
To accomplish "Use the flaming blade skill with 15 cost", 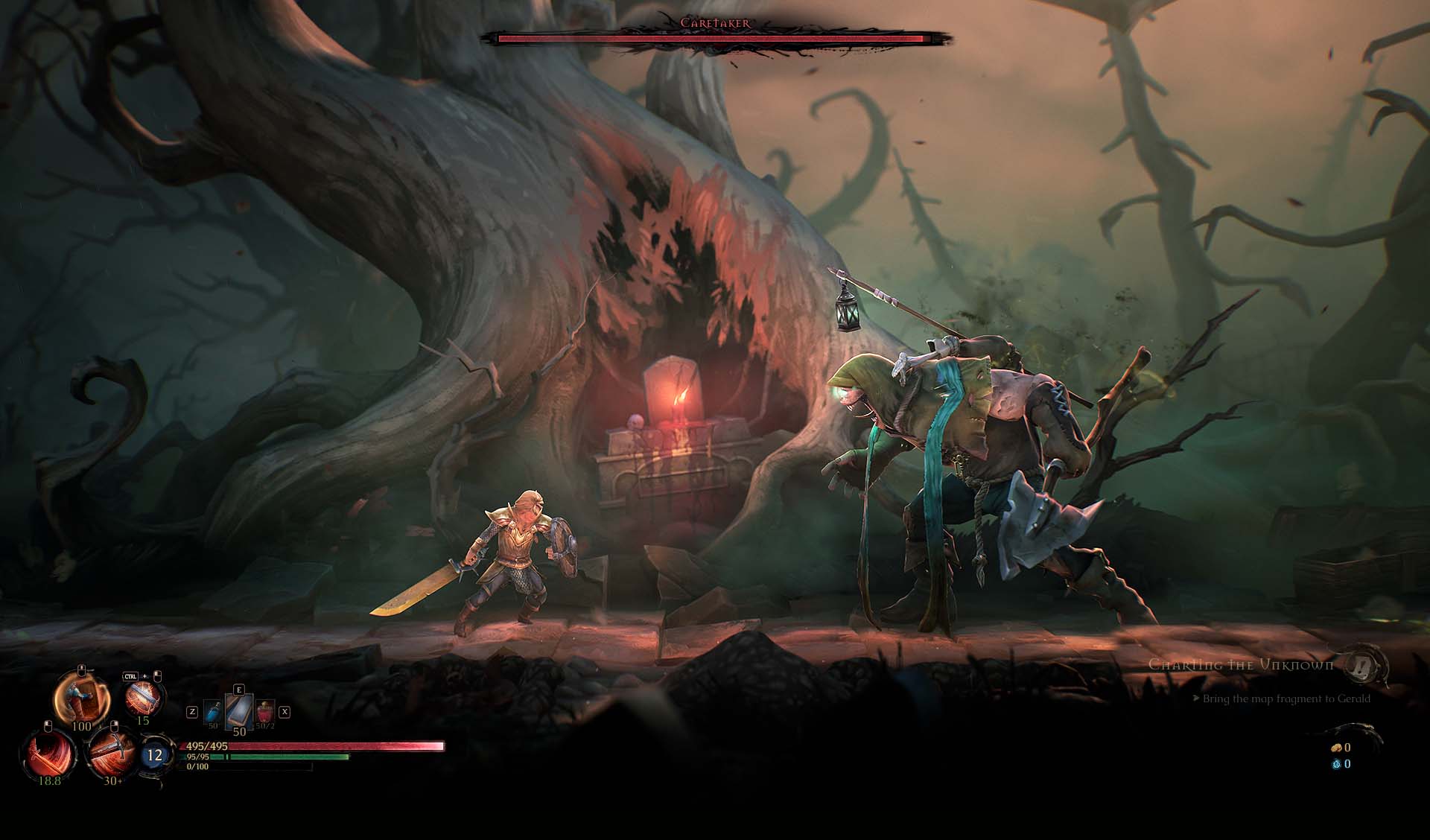I will click(142, 697).
